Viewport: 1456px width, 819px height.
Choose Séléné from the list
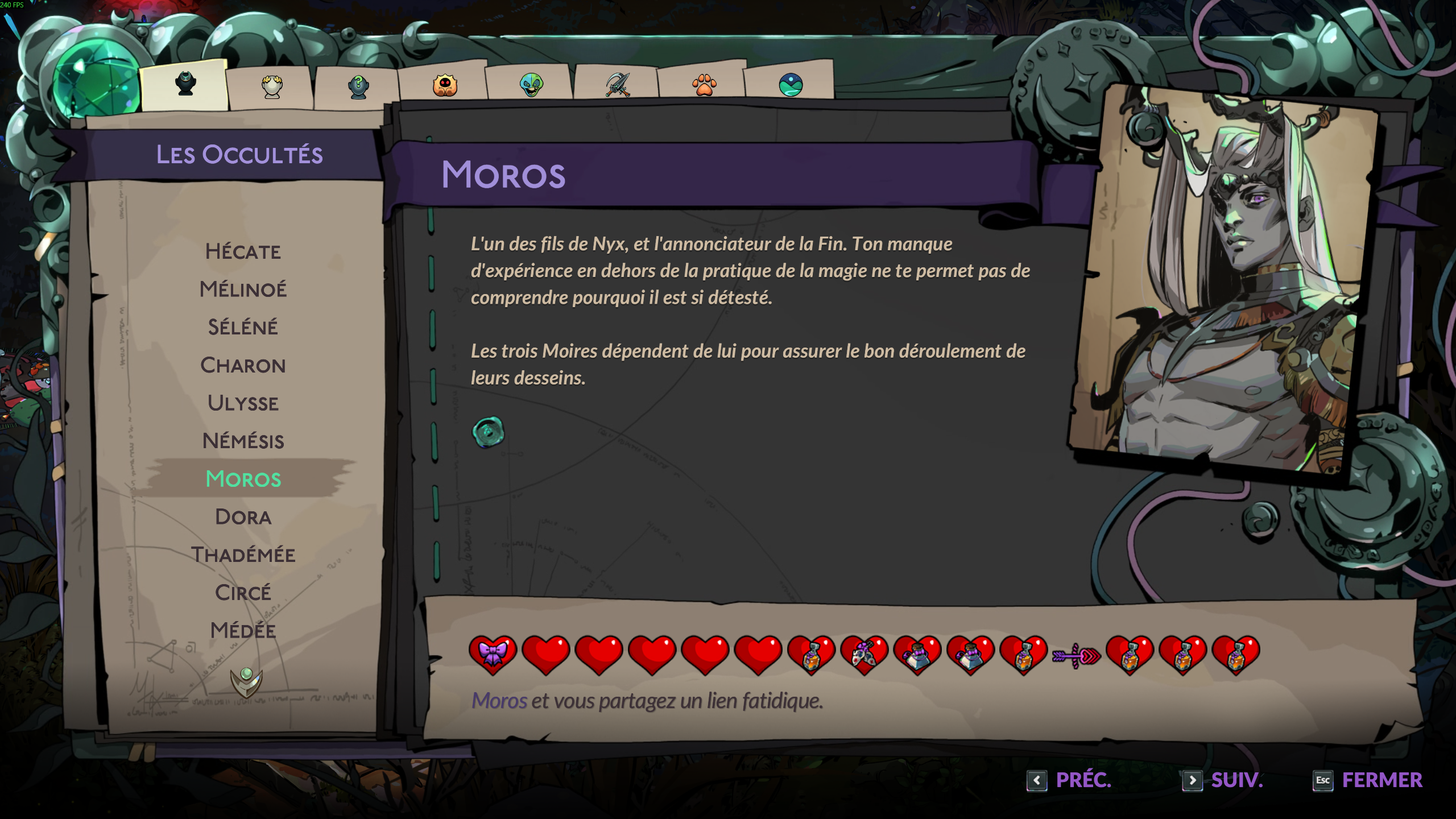(x=243, y=327)
